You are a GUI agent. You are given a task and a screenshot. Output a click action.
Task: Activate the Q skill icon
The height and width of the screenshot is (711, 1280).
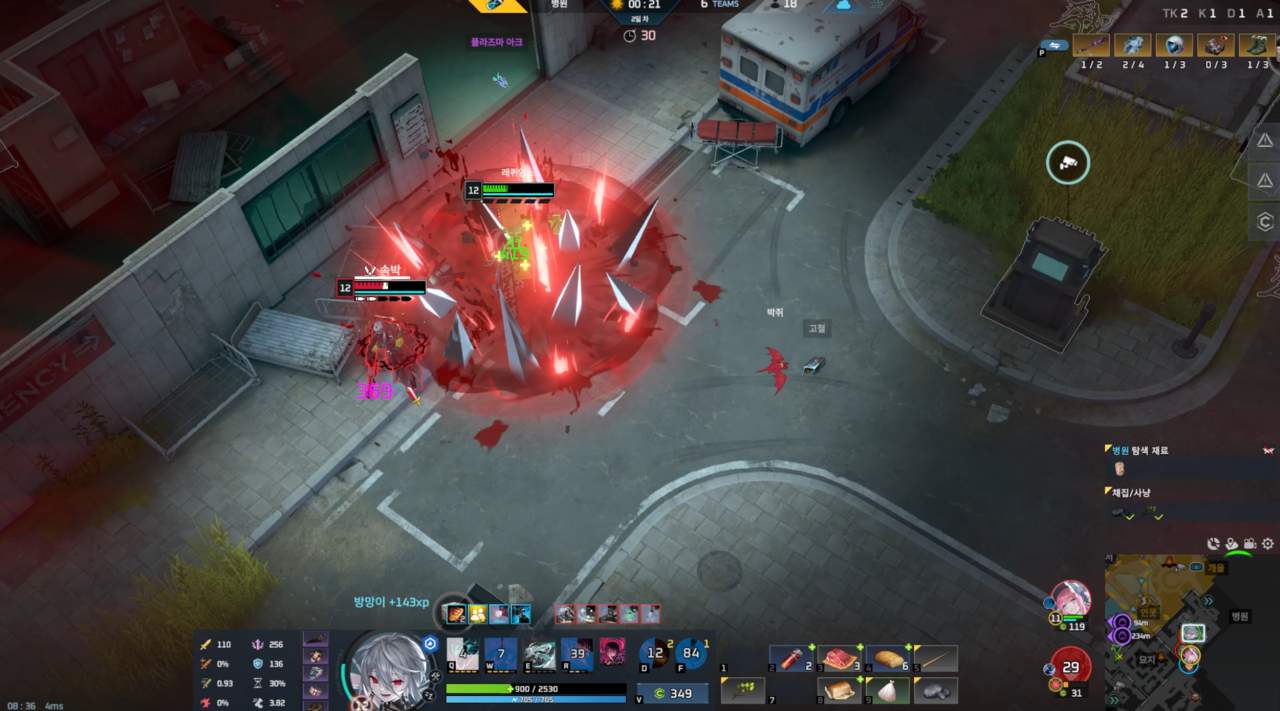pos(462,653)
